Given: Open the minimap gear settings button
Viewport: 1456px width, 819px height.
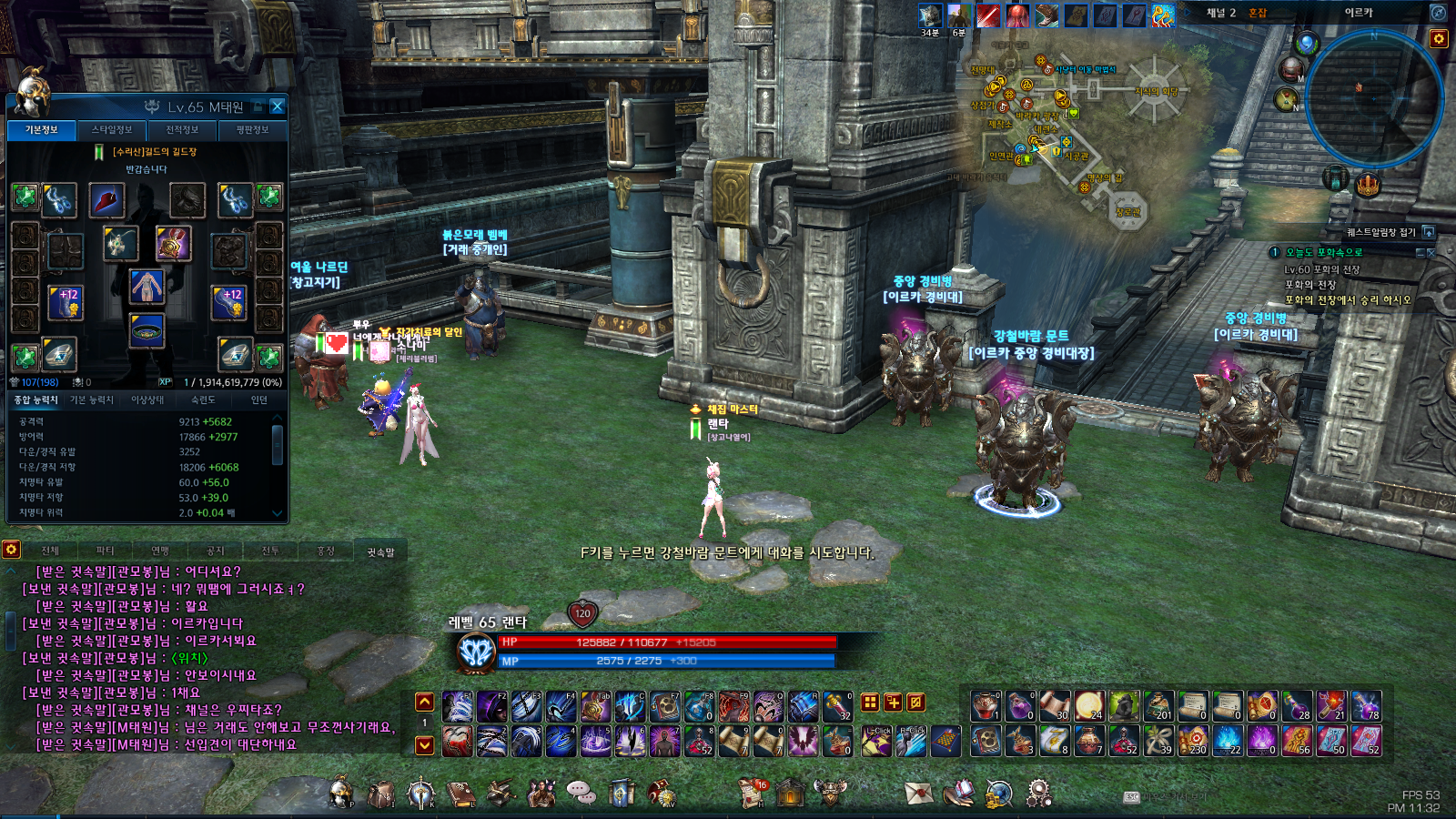Looking at the screenshot, I should point(1439,38).
